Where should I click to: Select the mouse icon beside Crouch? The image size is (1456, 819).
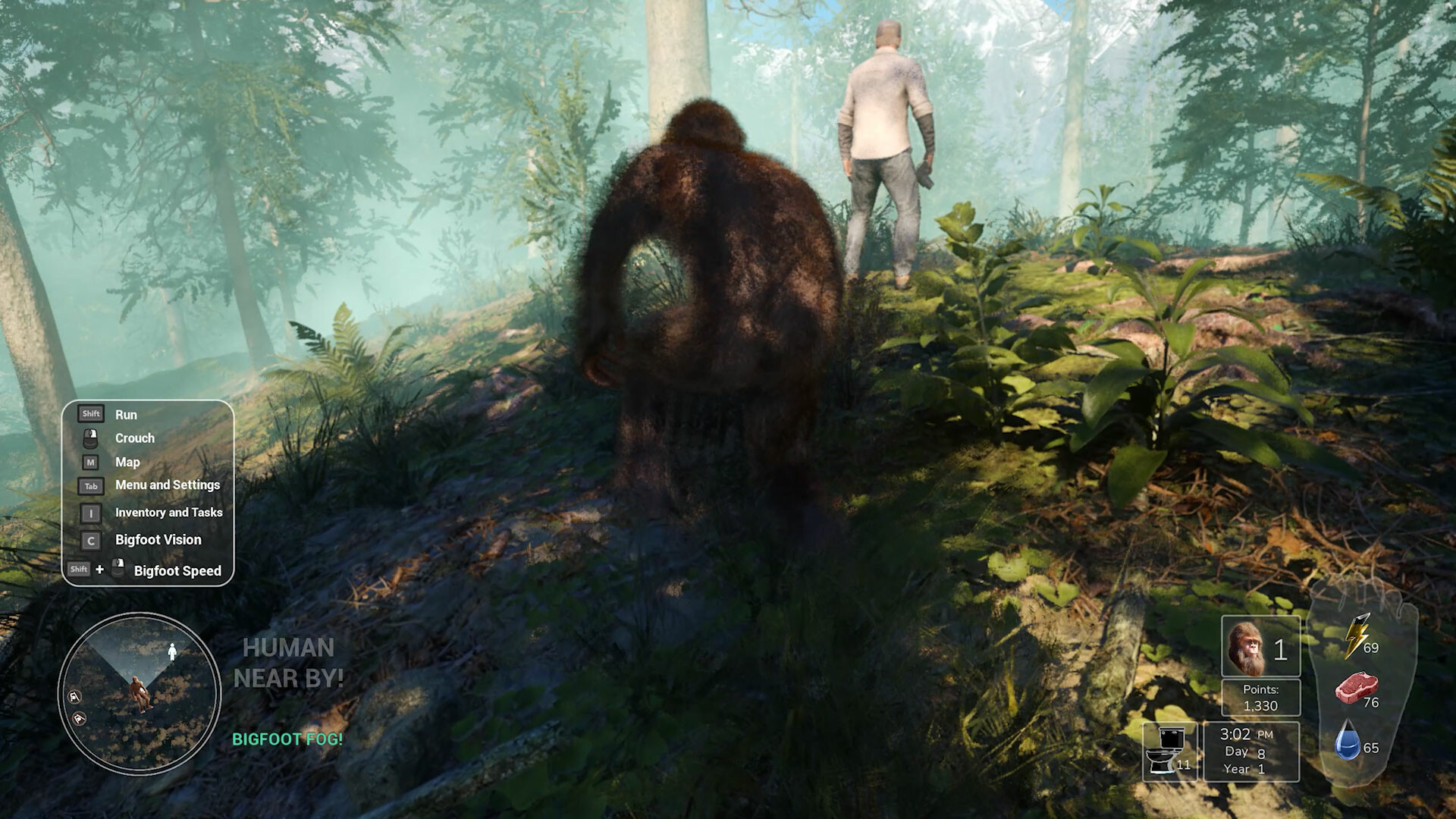pyautogui.click(x=90, y=438)
